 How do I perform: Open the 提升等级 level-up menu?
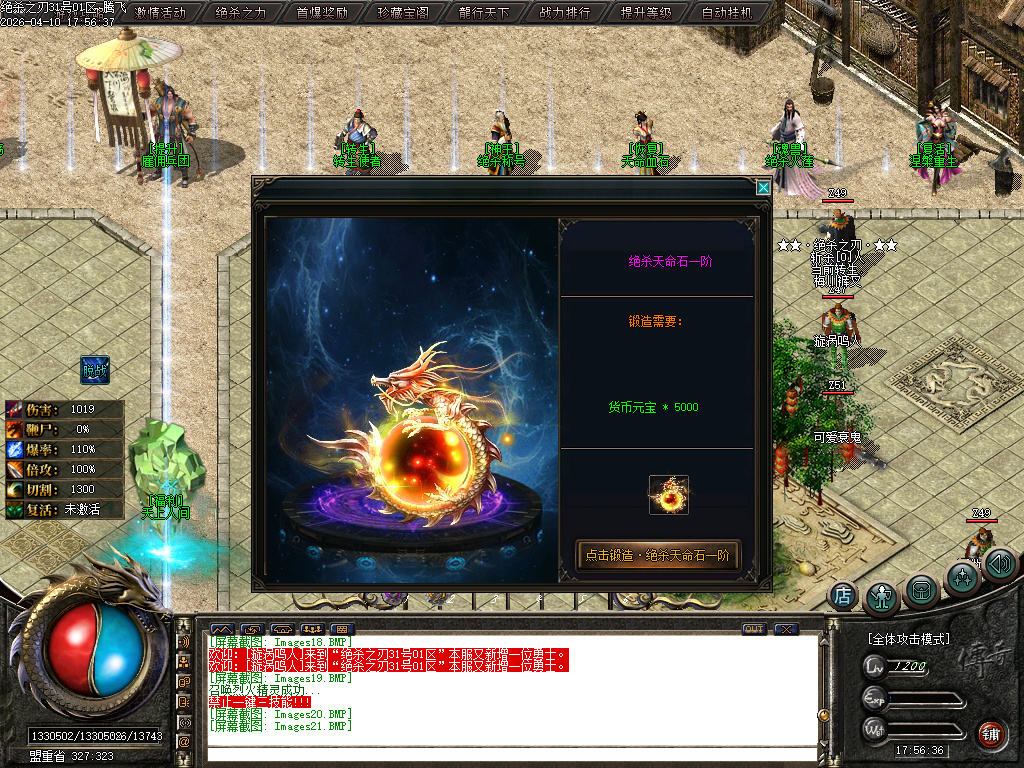[646, 13]
